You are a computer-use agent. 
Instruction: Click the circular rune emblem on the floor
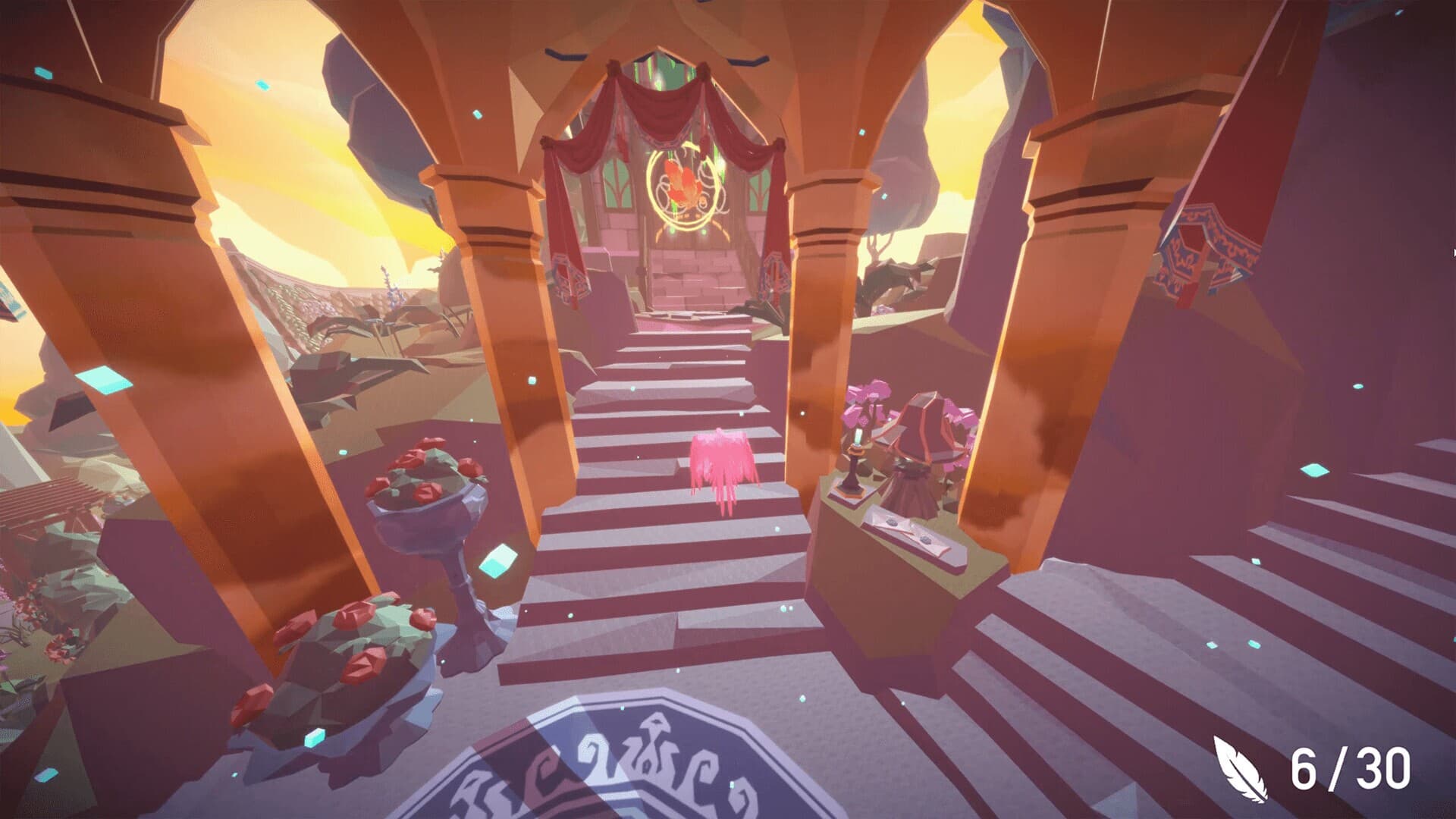pyautogui.click(x=607, y=773)
